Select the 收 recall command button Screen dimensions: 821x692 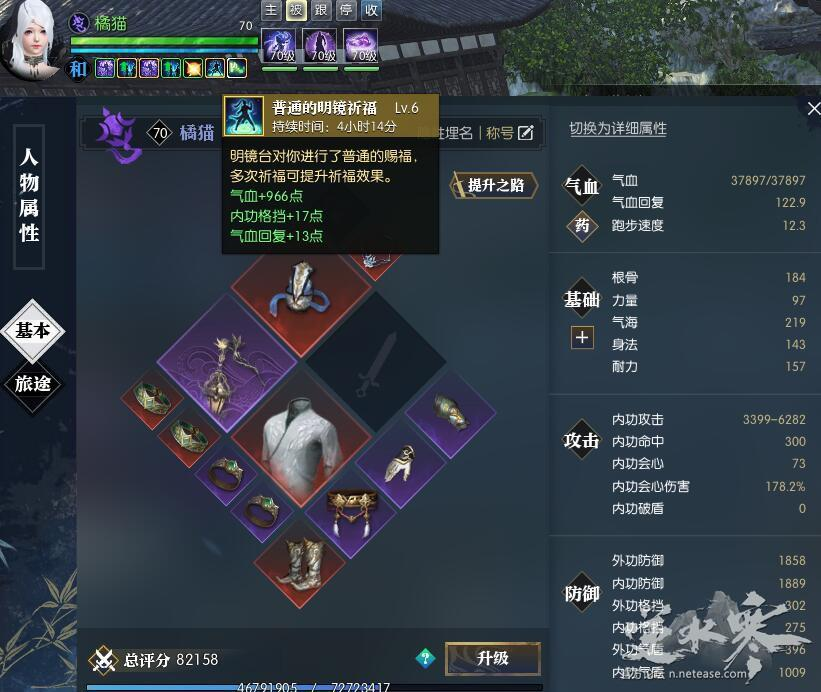[x=371, y=11]
